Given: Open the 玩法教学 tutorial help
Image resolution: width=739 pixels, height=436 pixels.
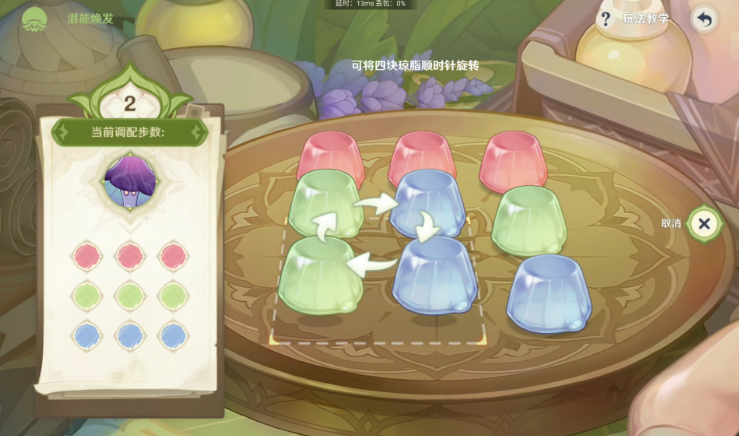Looking at the screenshot, I should (x=634, y=19).
